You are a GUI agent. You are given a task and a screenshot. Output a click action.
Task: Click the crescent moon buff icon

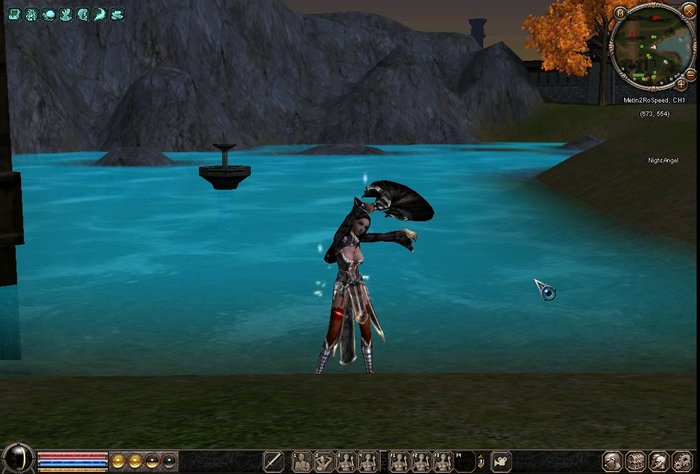click(100, 15)
